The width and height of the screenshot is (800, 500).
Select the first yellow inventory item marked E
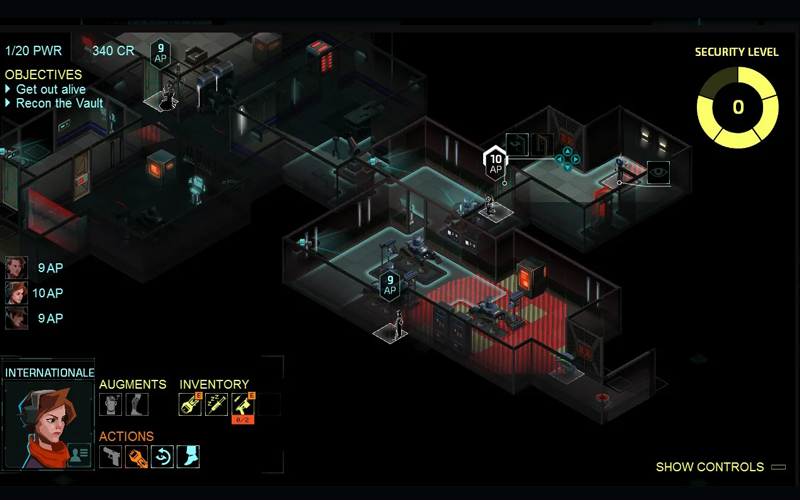tap(190, 404)
